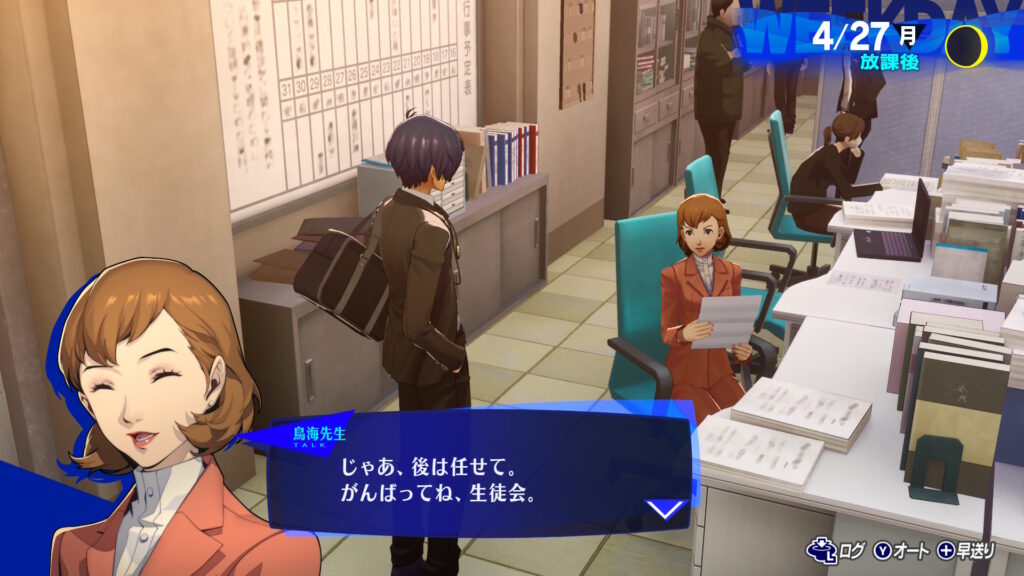Click the dialogue advance arrow
1024x576 pixels.
[665, 509]
